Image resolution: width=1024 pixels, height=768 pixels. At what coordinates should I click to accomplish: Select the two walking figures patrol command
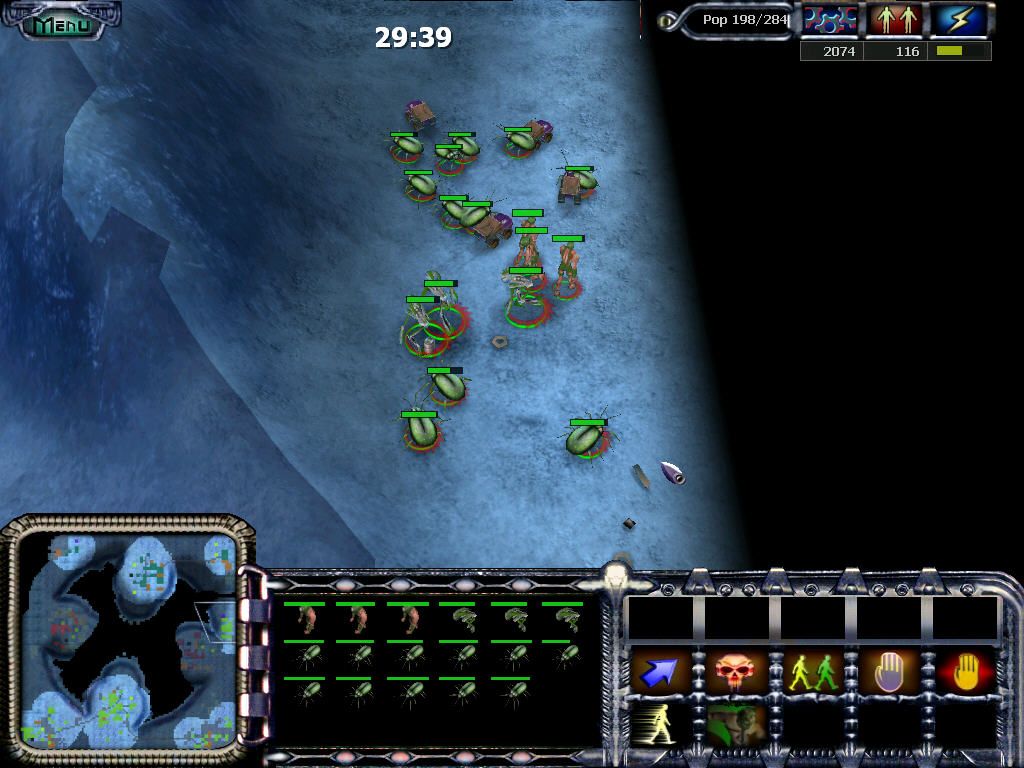pos(814,673)
